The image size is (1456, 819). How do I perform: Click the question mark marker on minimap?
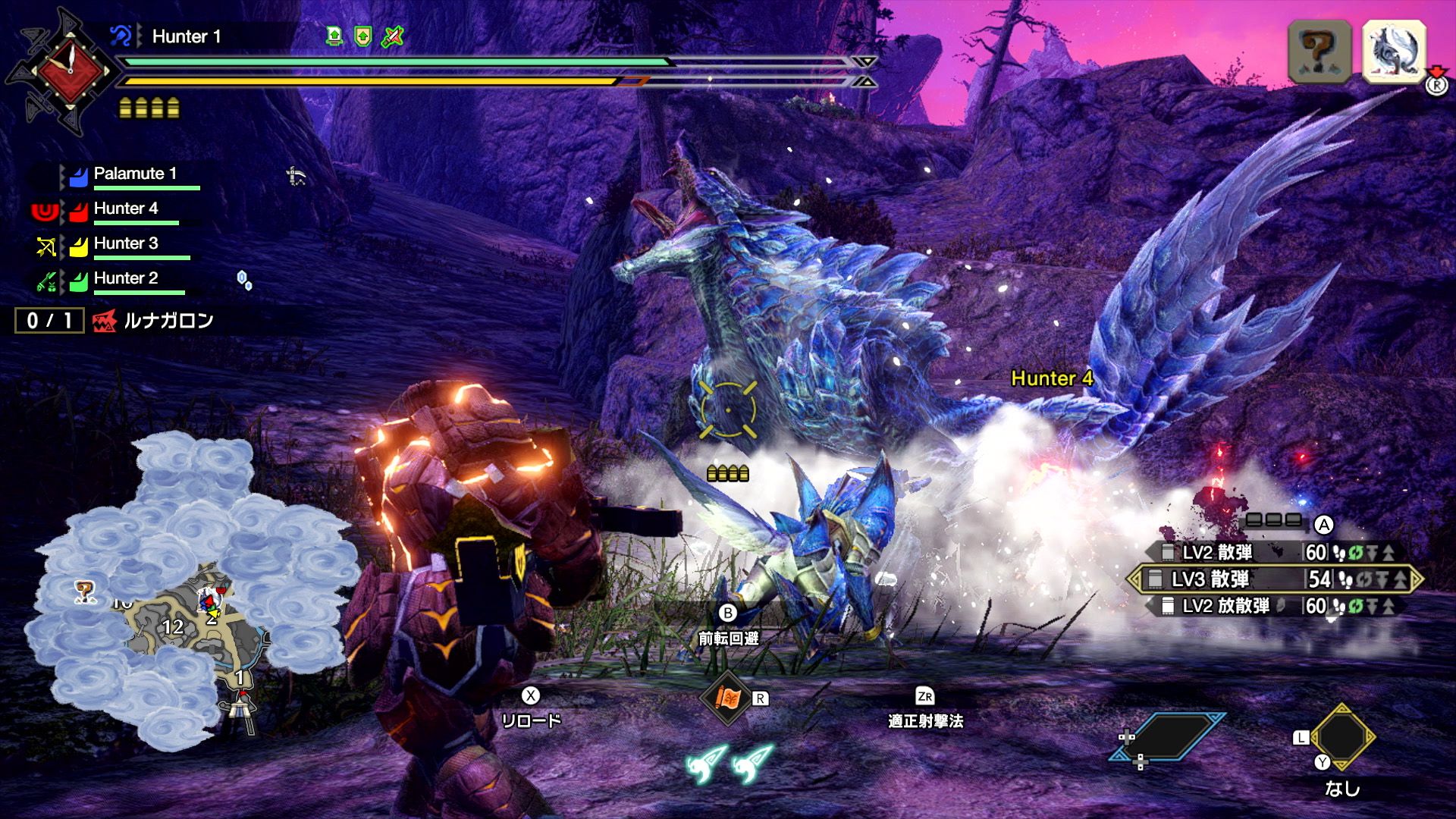click(x=84, y=590)
